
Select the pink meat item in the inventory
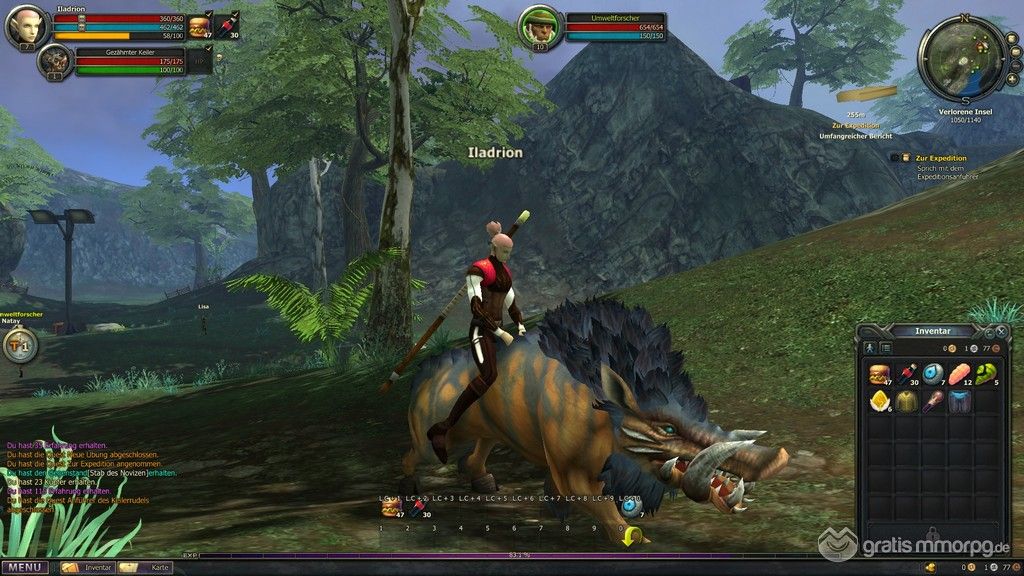(x=960, y=374)
